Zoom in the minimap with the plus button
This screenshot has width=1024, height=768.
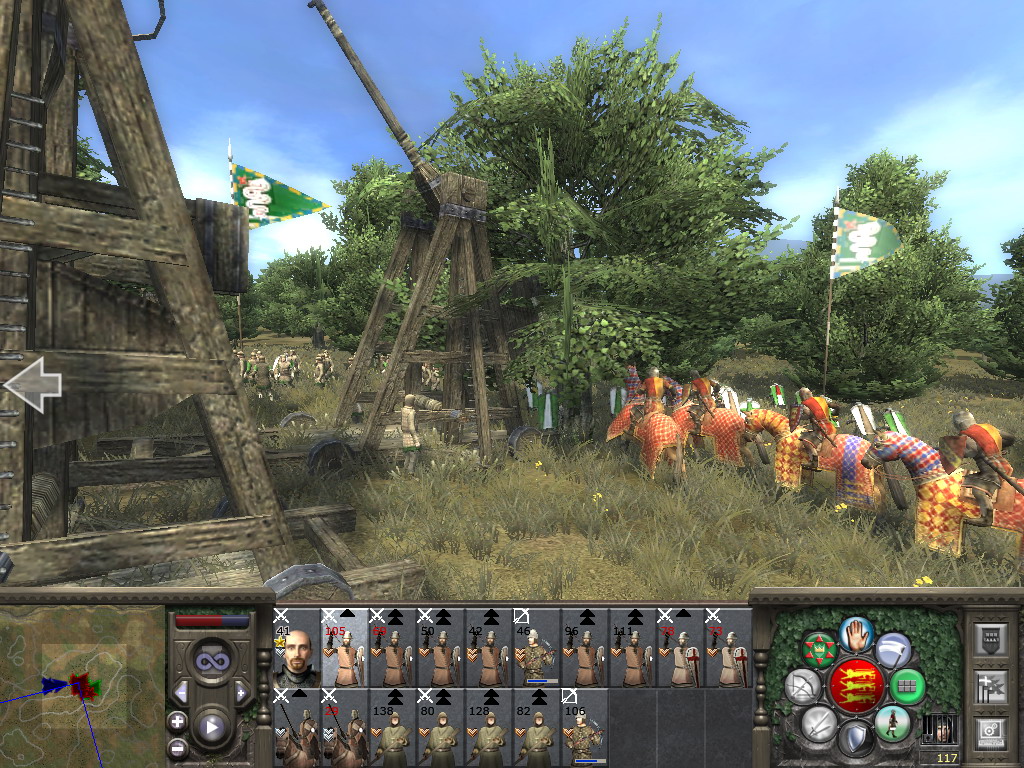[x=177, y=720]
